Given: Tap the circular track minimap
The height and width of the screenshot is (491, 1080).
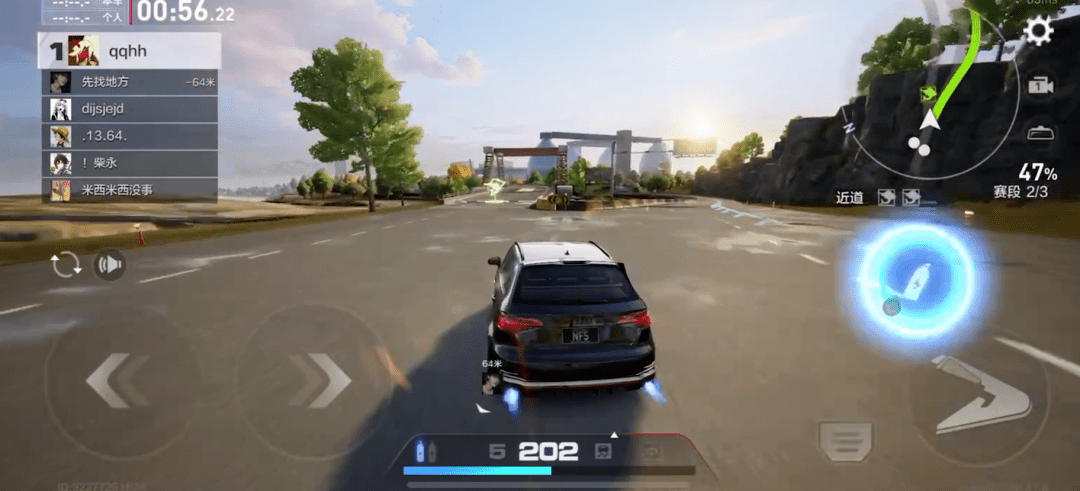Looking at the screenshot, I should click(930, 100).
